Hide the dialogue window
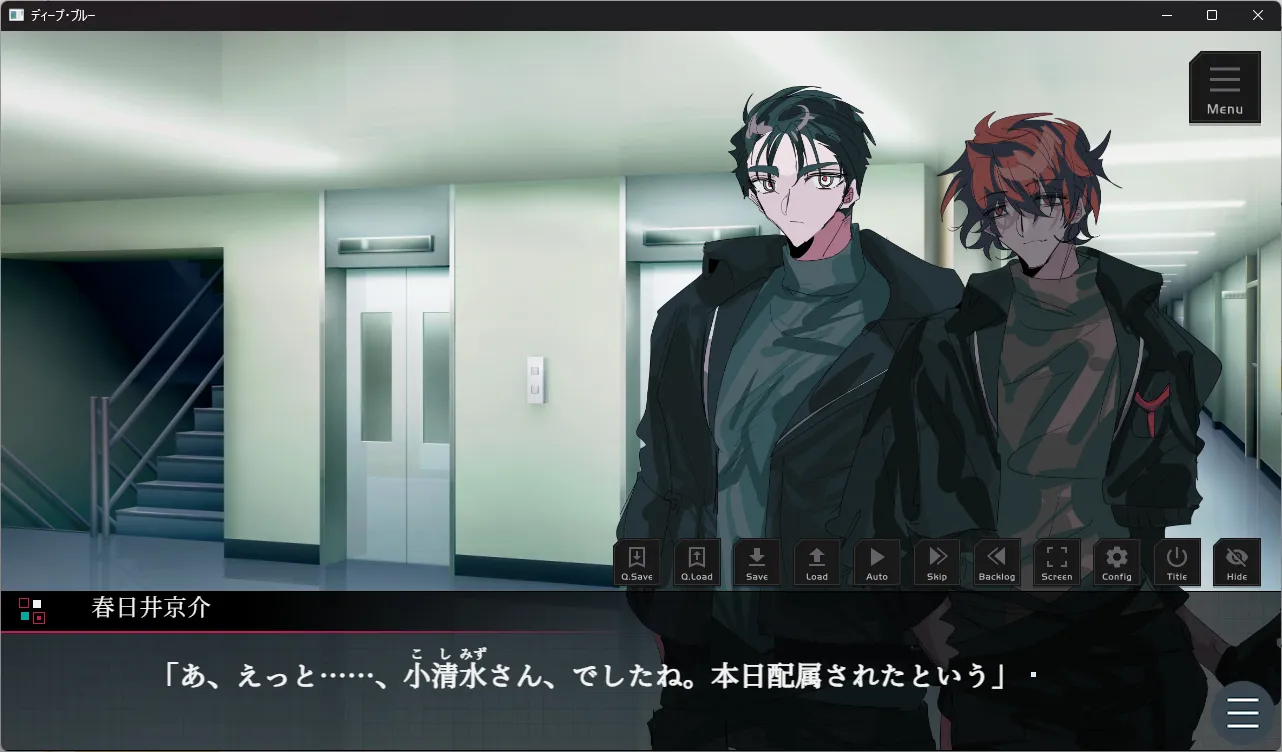 point(1237,563)
